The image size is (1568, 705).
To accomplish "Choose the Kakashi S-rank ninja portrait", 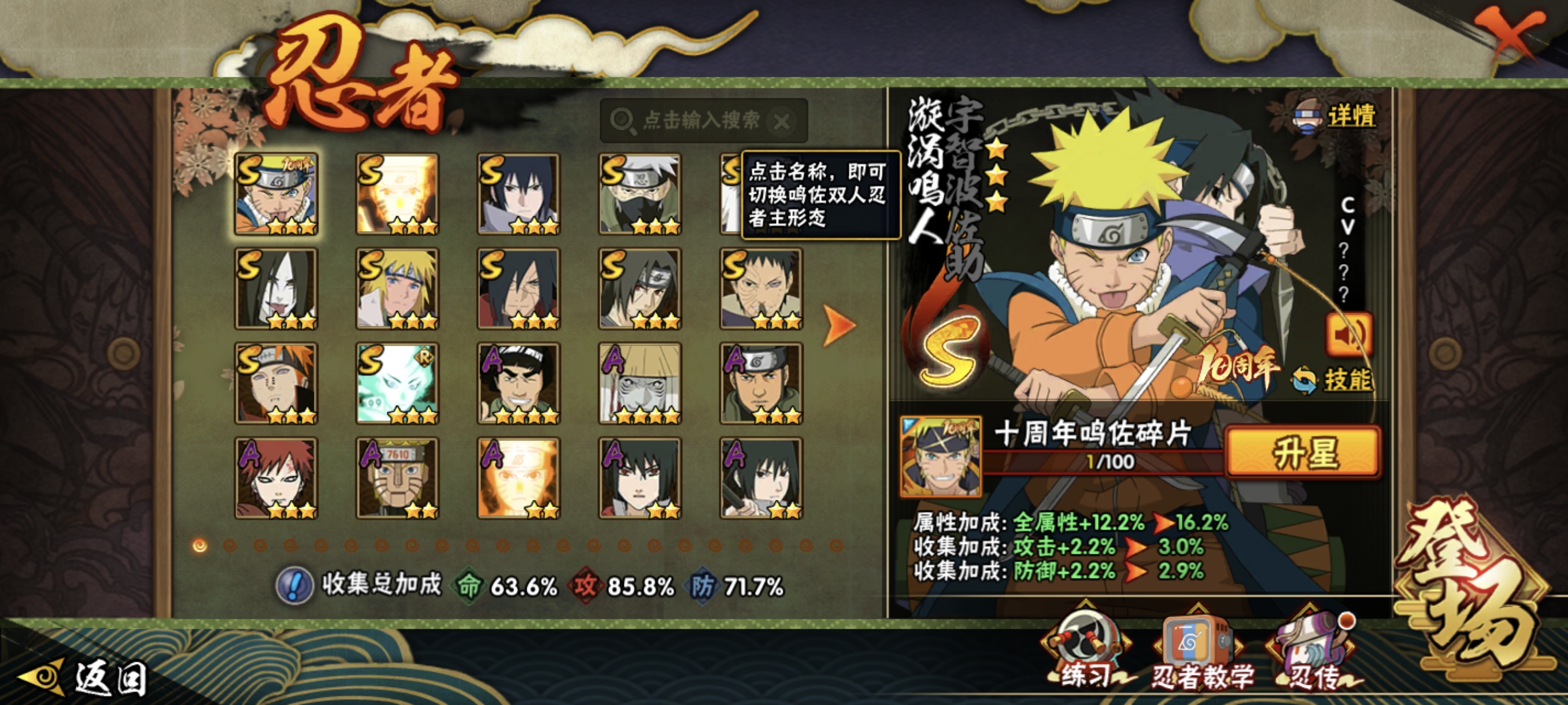I will [639, 194].
